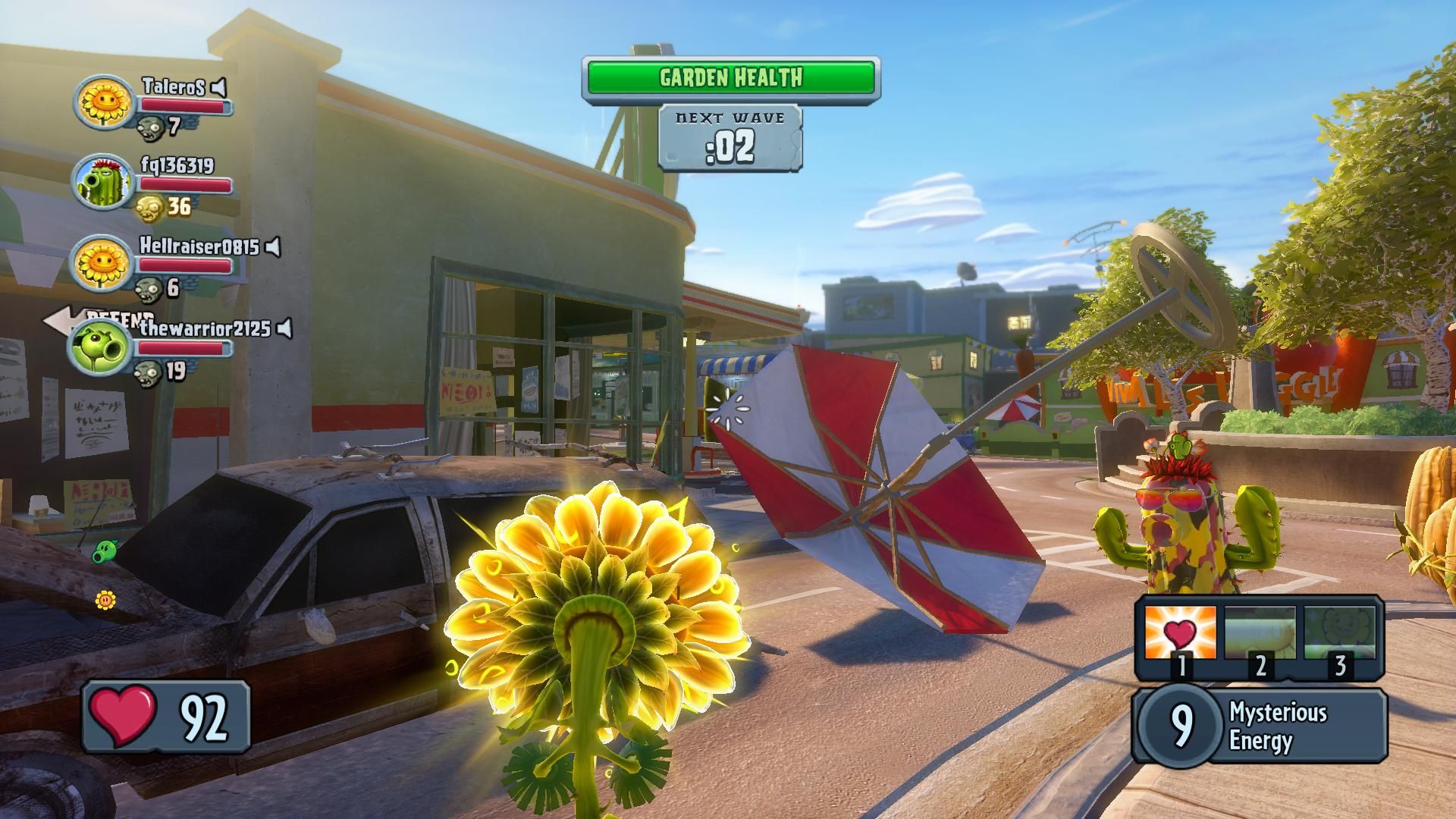Activate the heart heal ability in slot 1
Viewport: 1456px width, 819px height.
point(1180,633)
